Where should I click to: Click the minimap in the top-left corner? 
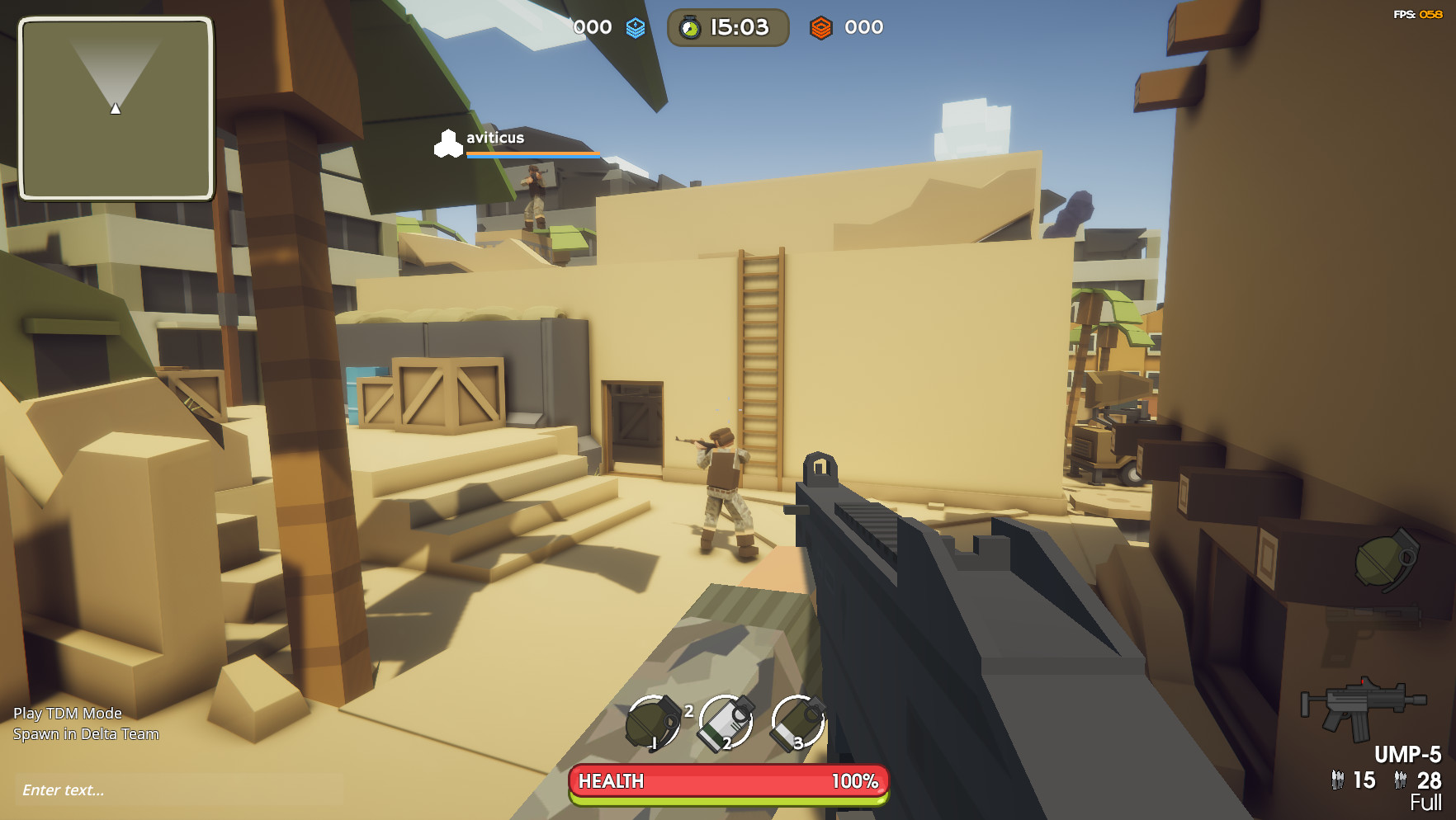click(x=116, y=108)
